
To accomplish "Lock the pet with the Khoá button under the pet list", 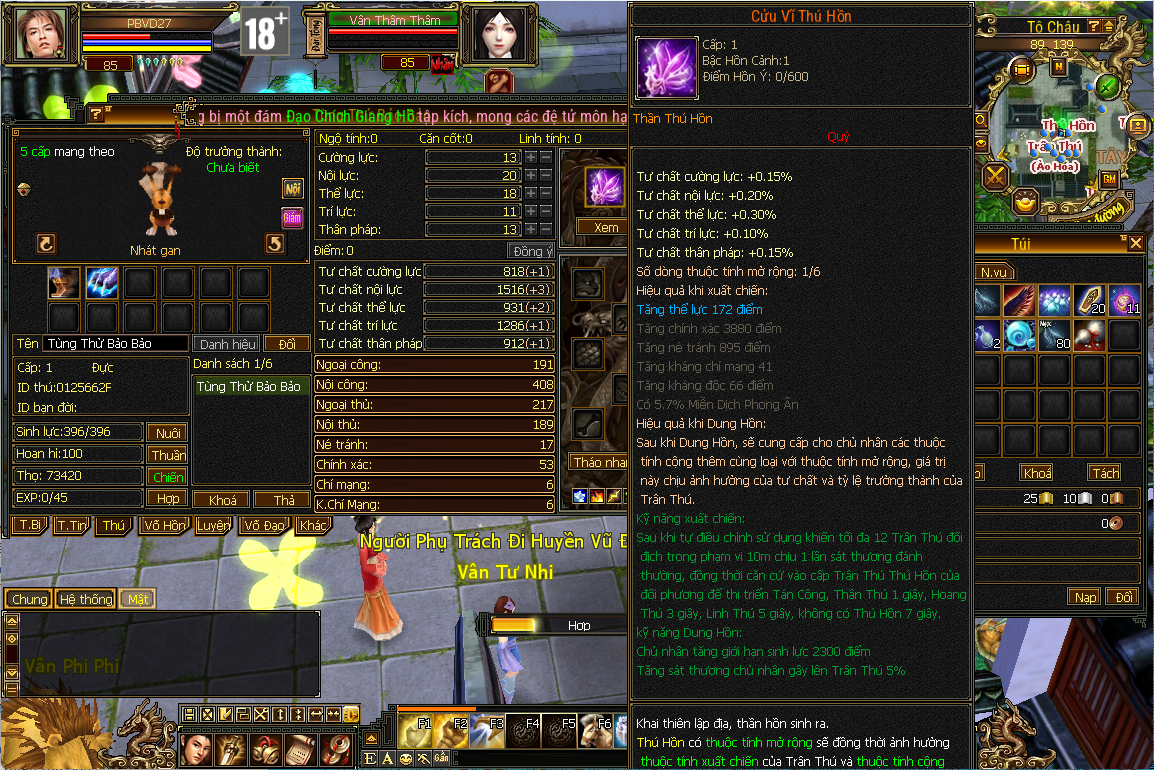I will pos(222,499).
